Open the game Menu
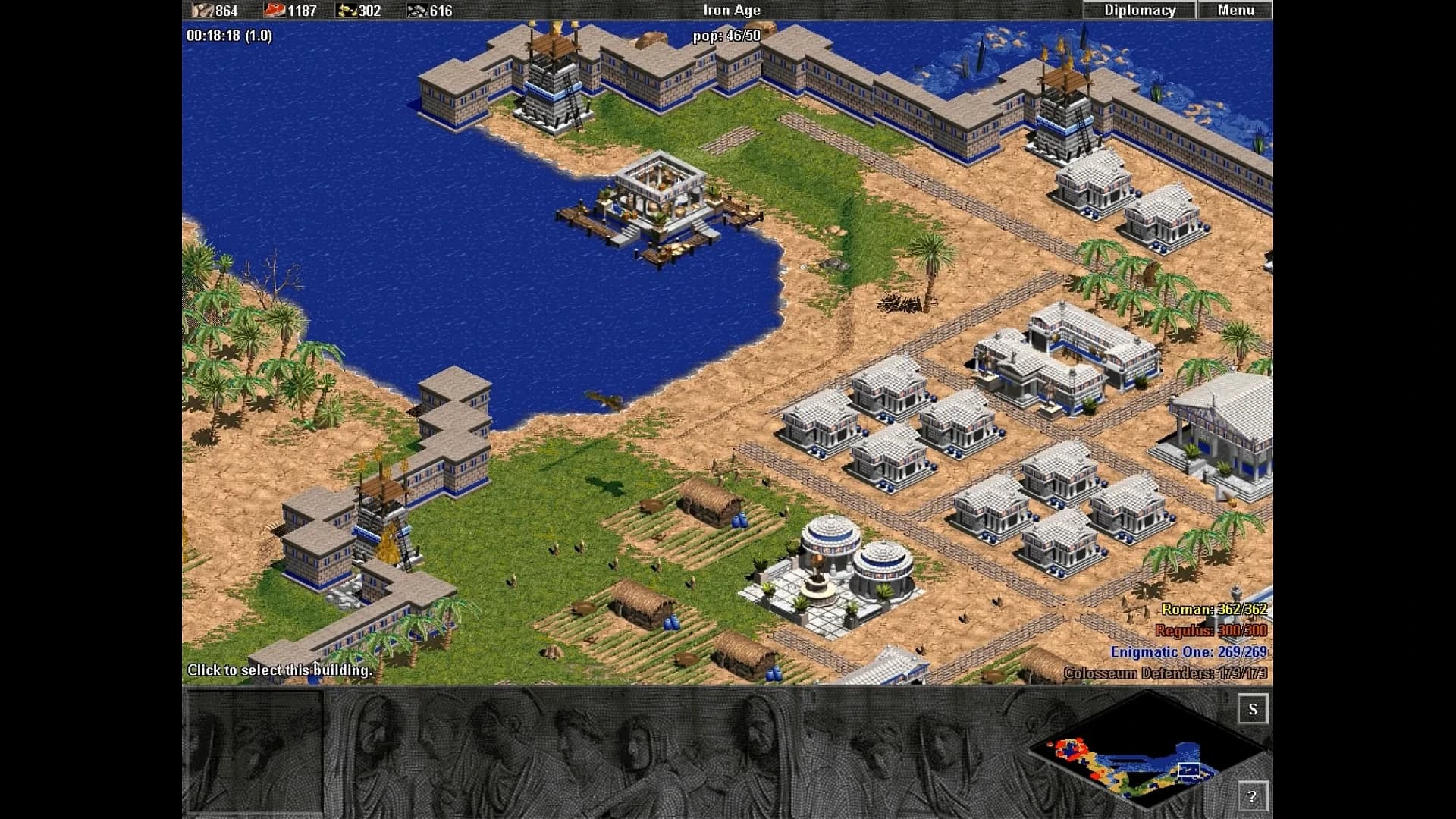1456x819 pixels. 1236,10
